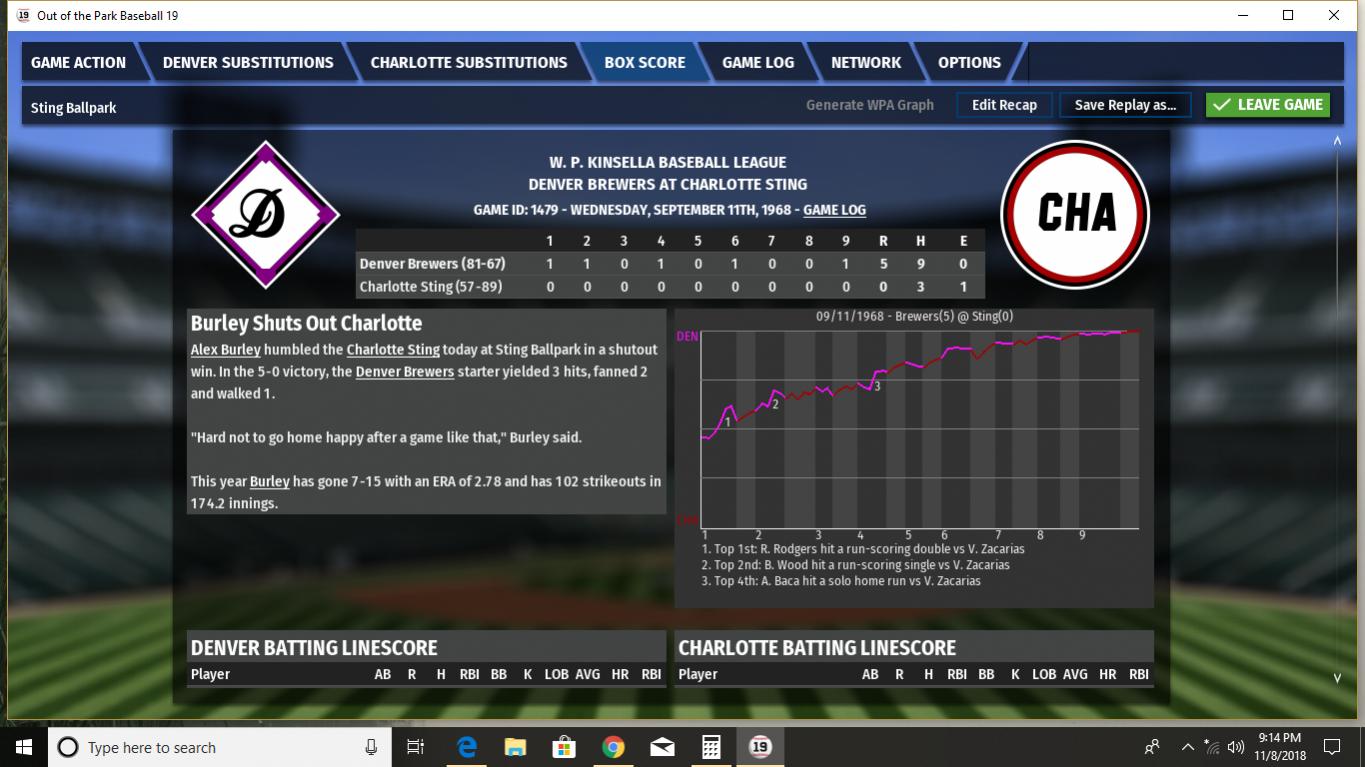Close the game window

click(1333, 15)
